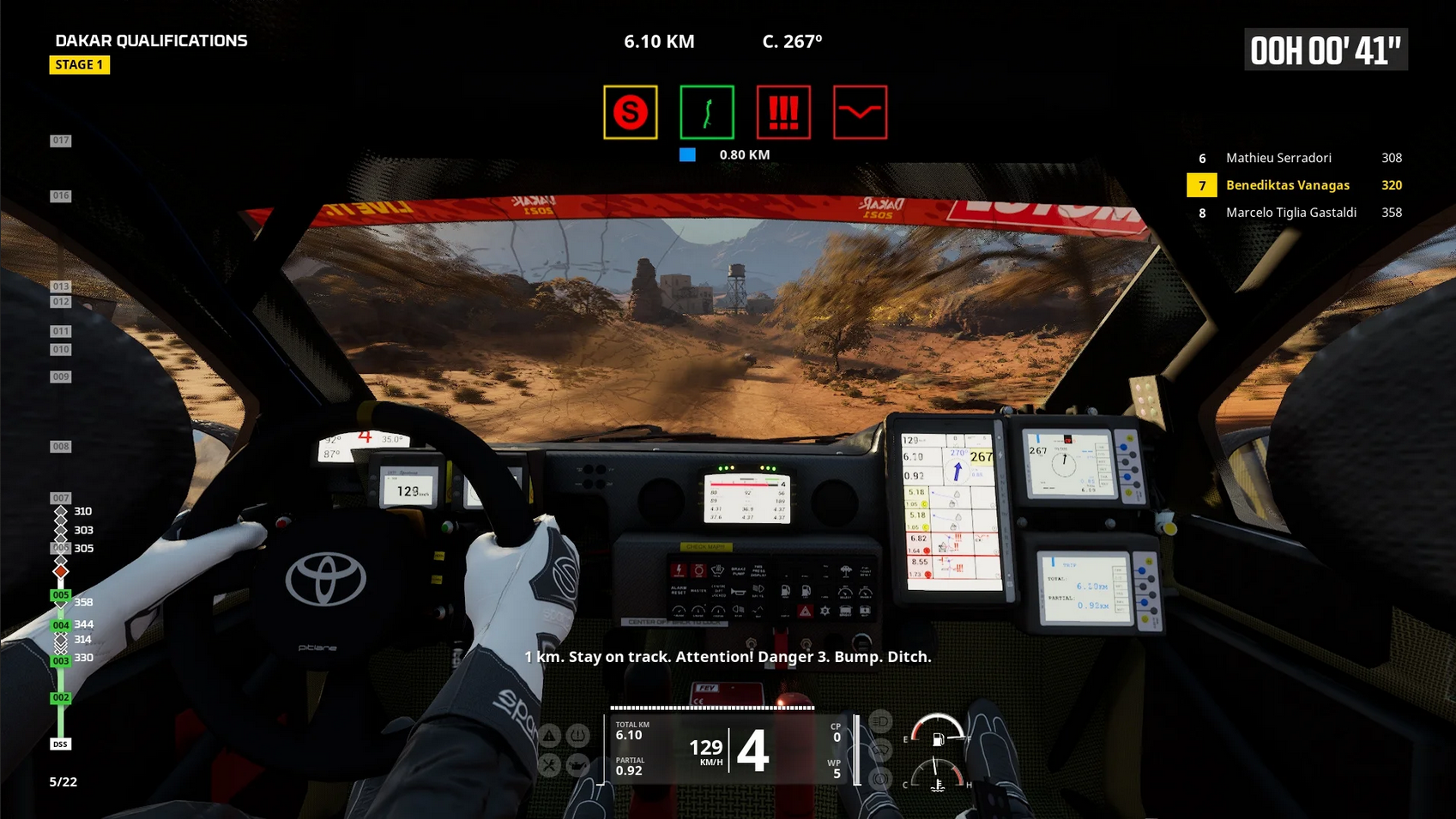Click the yellow STAGE 1 badge

coord(79,65)
